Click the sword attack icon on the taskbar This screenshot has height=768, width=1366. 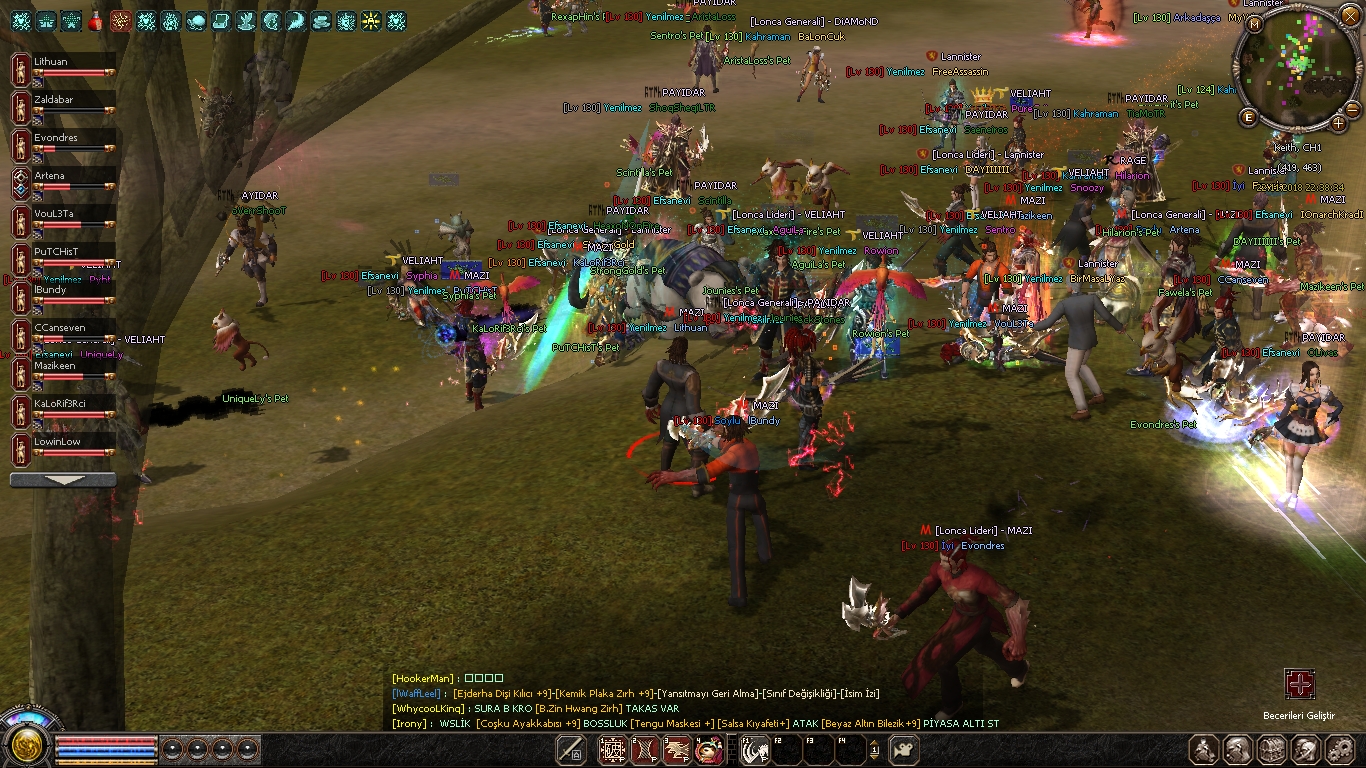point(571,749)
